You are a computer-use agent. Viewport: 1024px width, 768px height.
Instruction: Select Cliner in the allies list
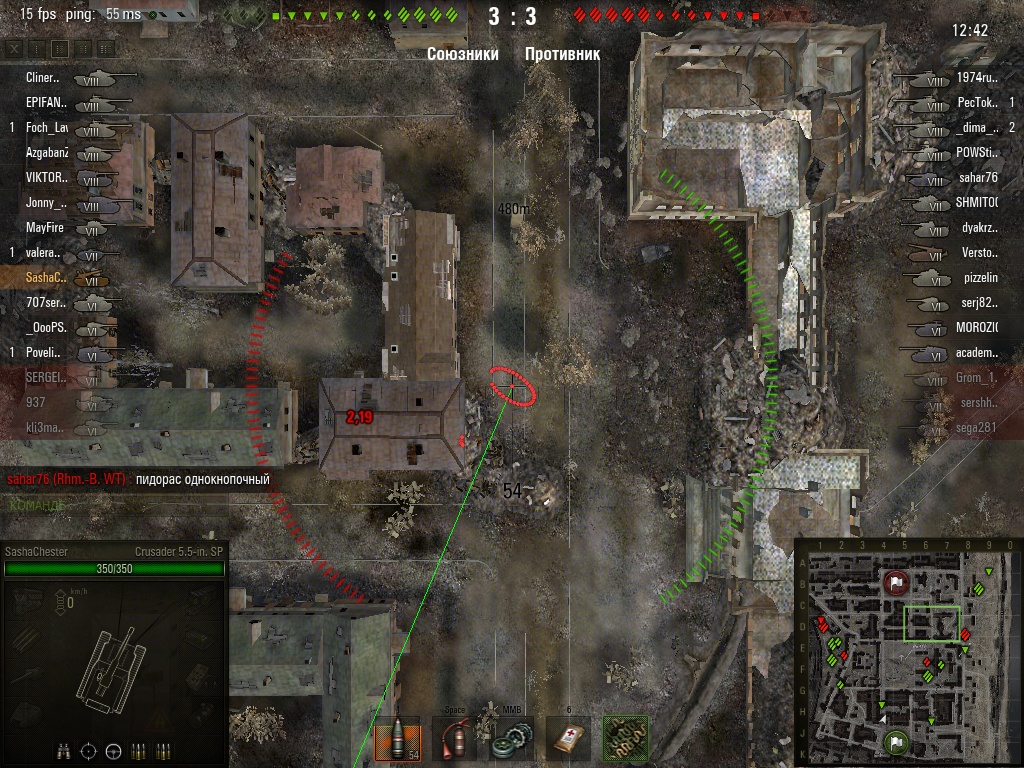(42, 77)
